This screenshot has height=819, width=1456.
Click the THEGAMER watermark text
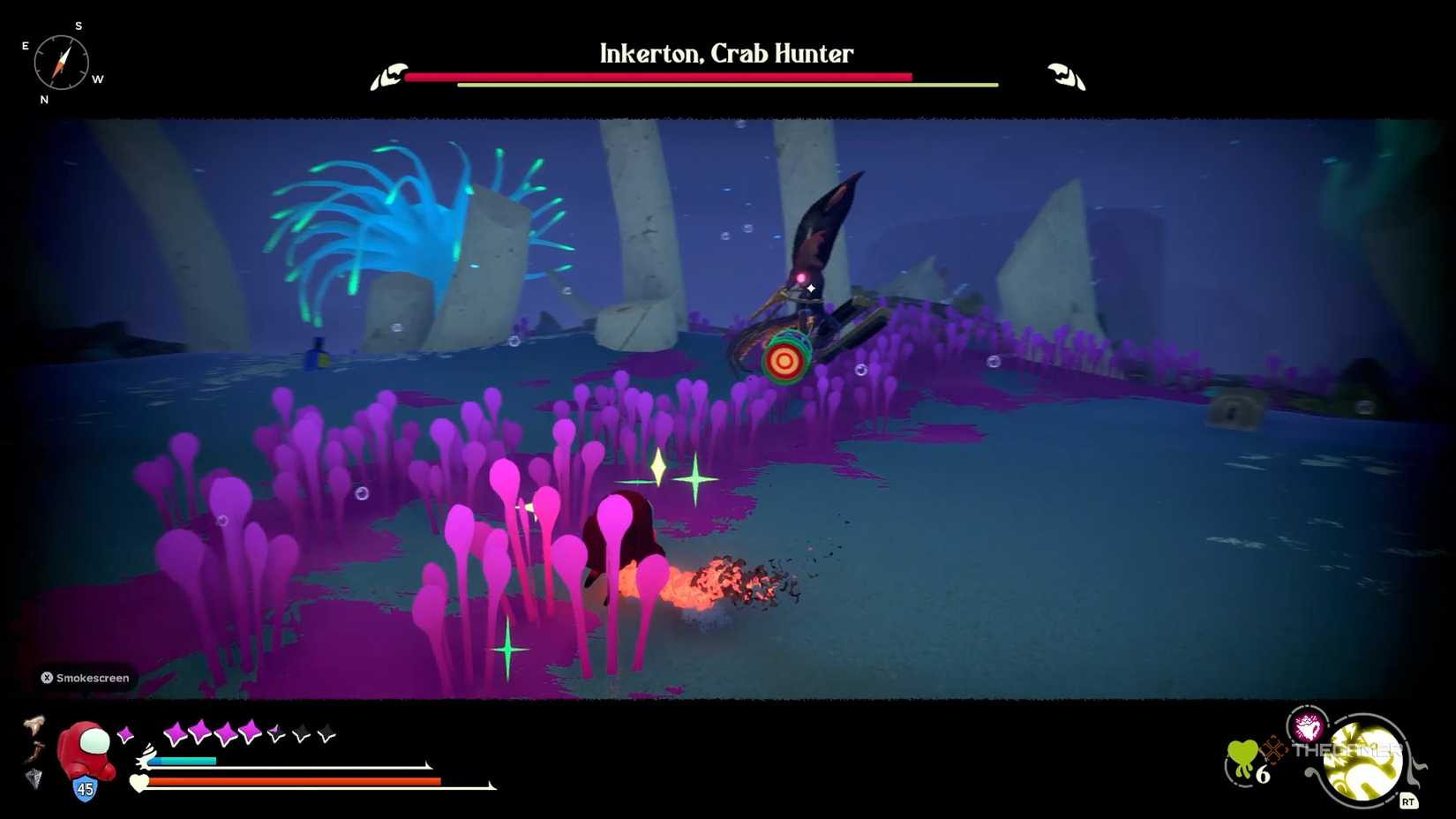[1347, 751]
